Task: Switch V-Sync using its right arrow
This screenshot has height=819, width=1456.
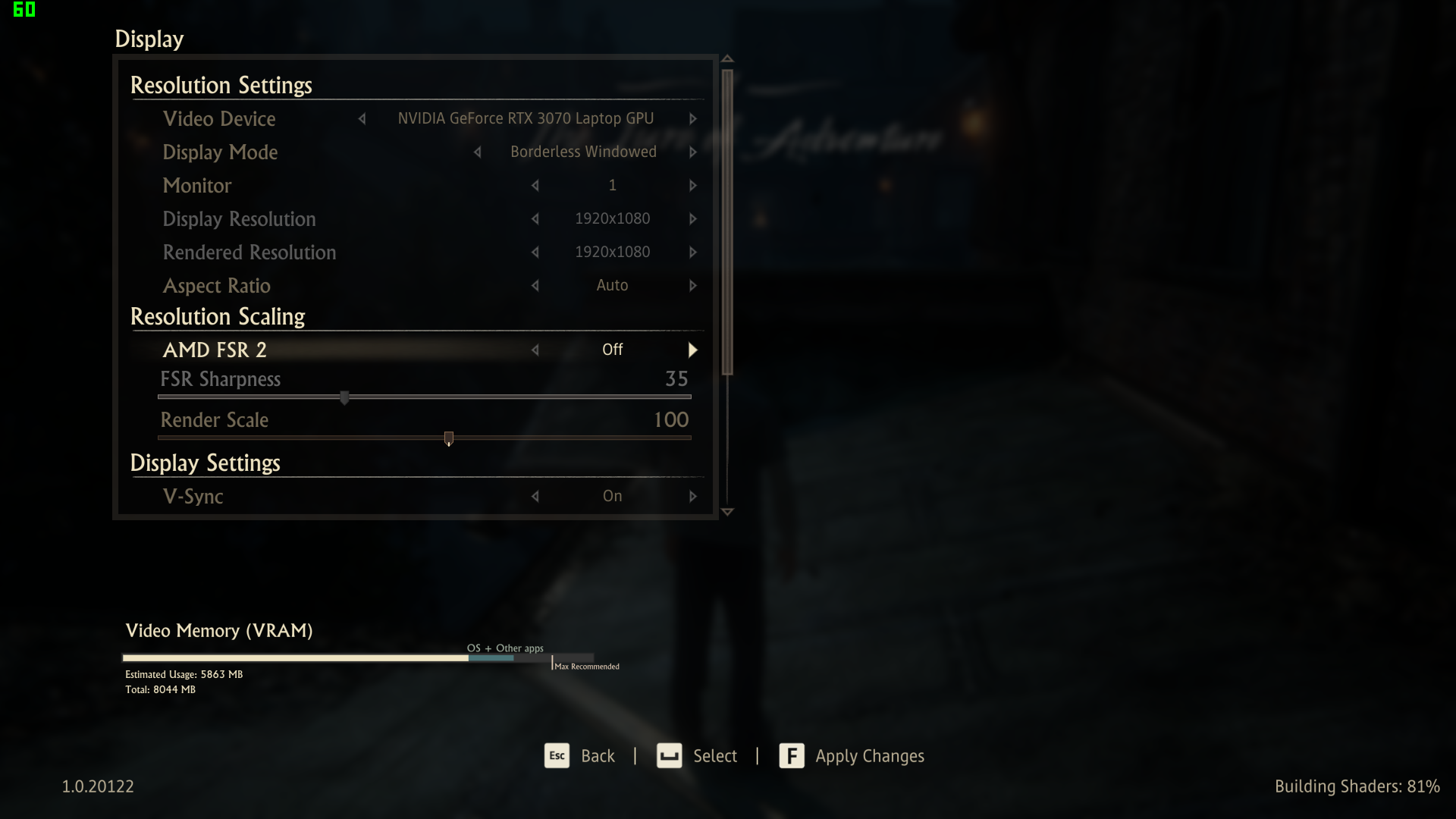Action: click(692, 497)
